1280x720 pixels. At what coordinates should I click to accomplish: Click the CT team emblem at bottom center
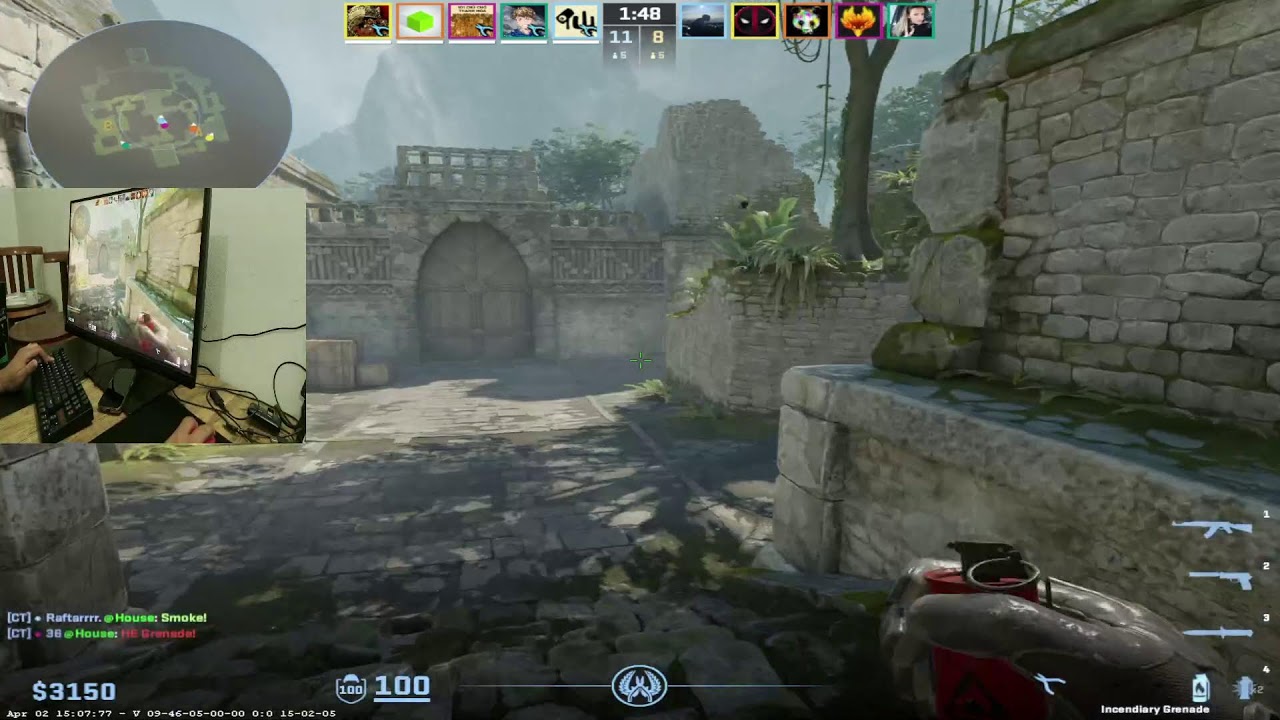[639, 686]
